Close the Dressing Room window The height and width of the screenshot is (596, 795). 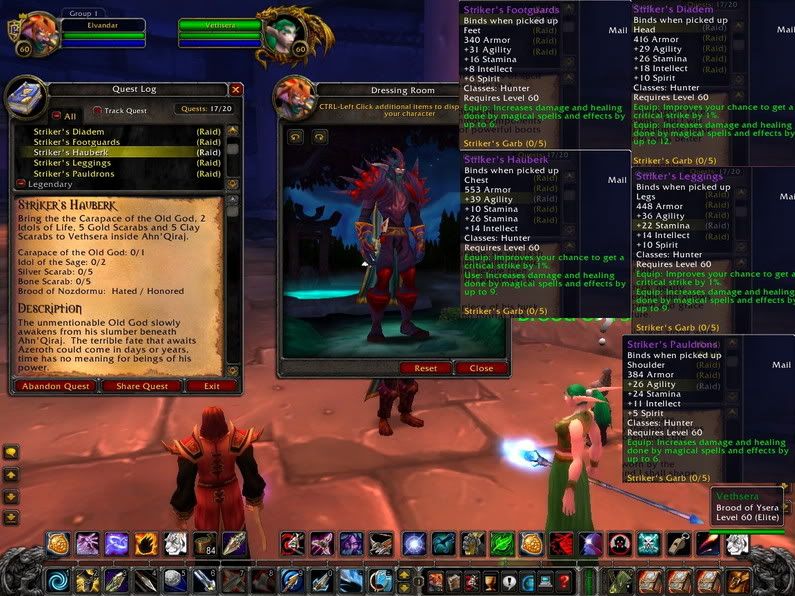(x=481, y=368)
